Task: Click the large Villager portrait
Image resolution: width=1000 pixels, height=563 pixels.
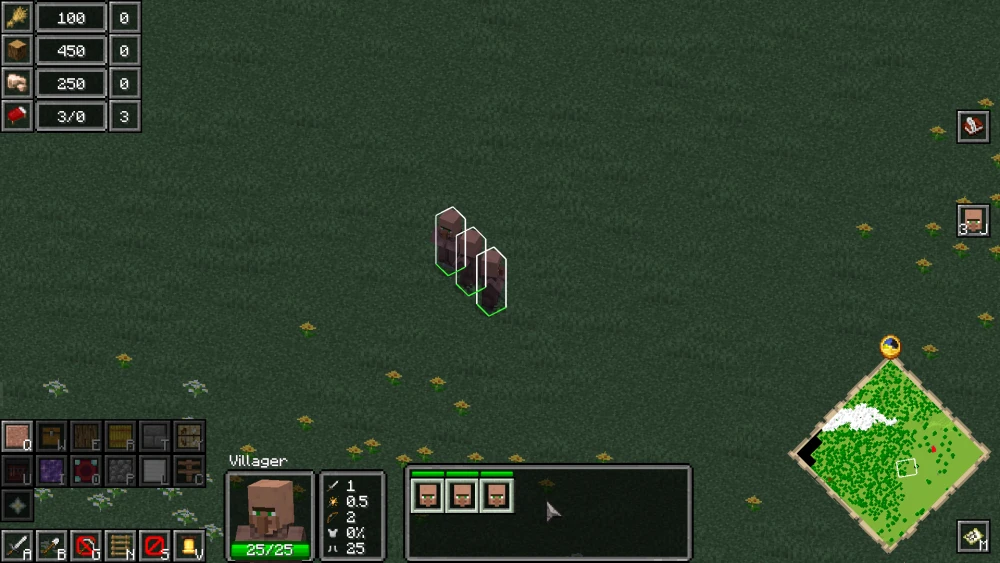Action: click(x=270, y=509)
